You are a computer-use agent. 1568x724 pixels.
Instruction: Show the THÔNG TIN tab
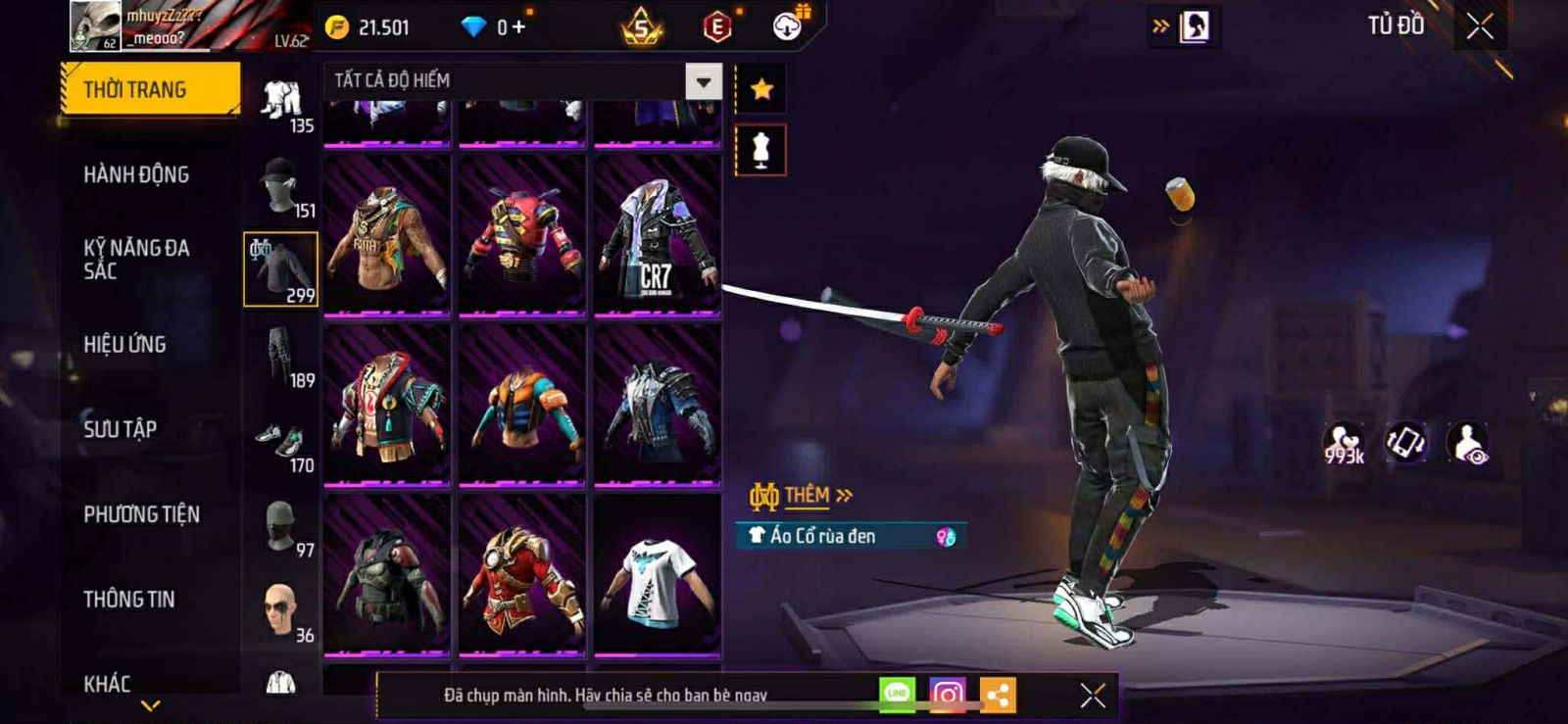(x=128, y=599)
